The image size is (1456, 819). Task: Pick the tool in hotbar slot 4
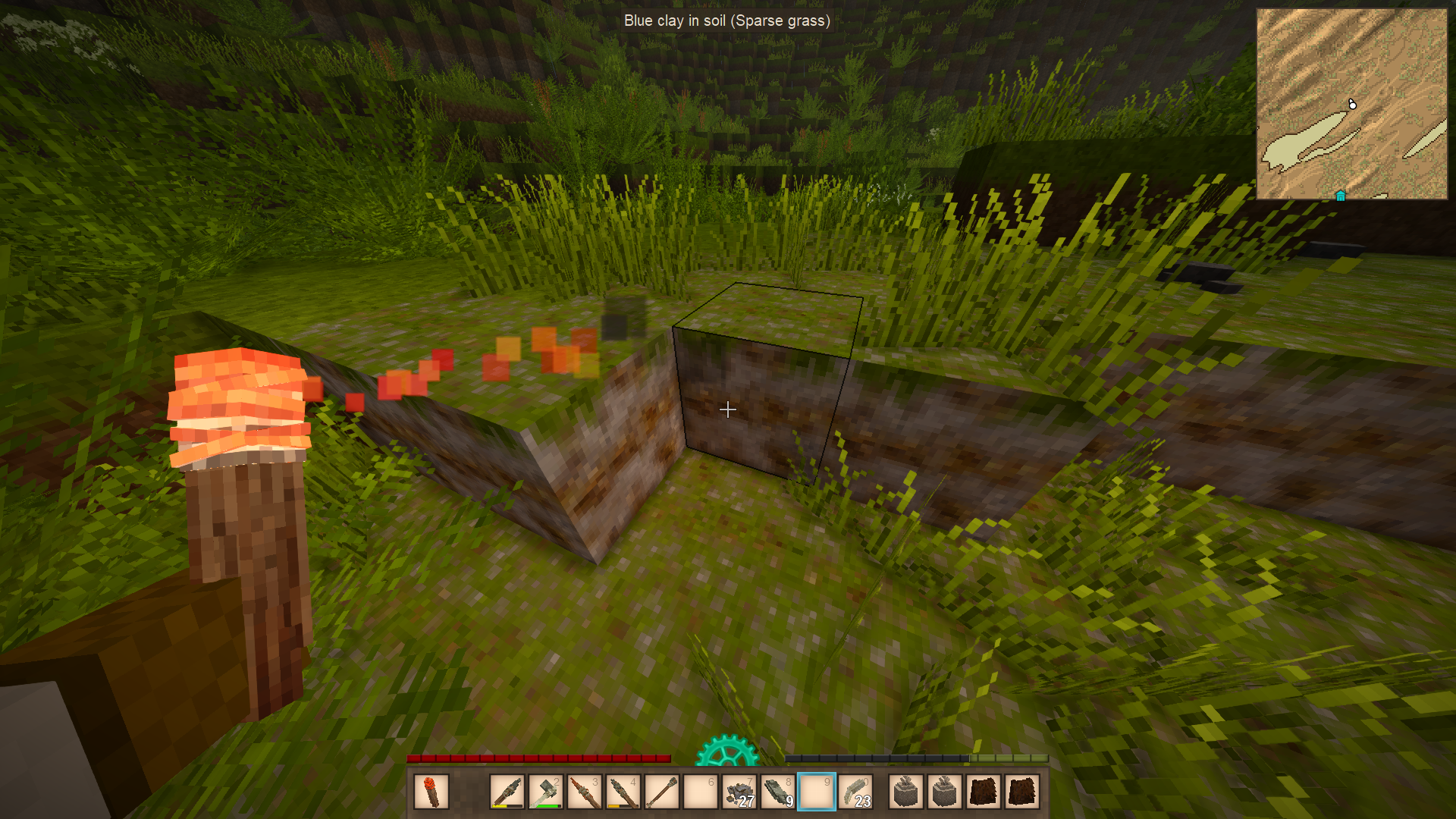623,792
